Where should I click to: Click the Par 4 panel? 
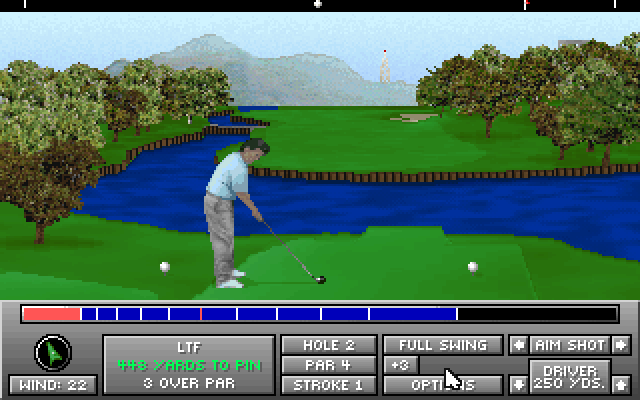328,365
